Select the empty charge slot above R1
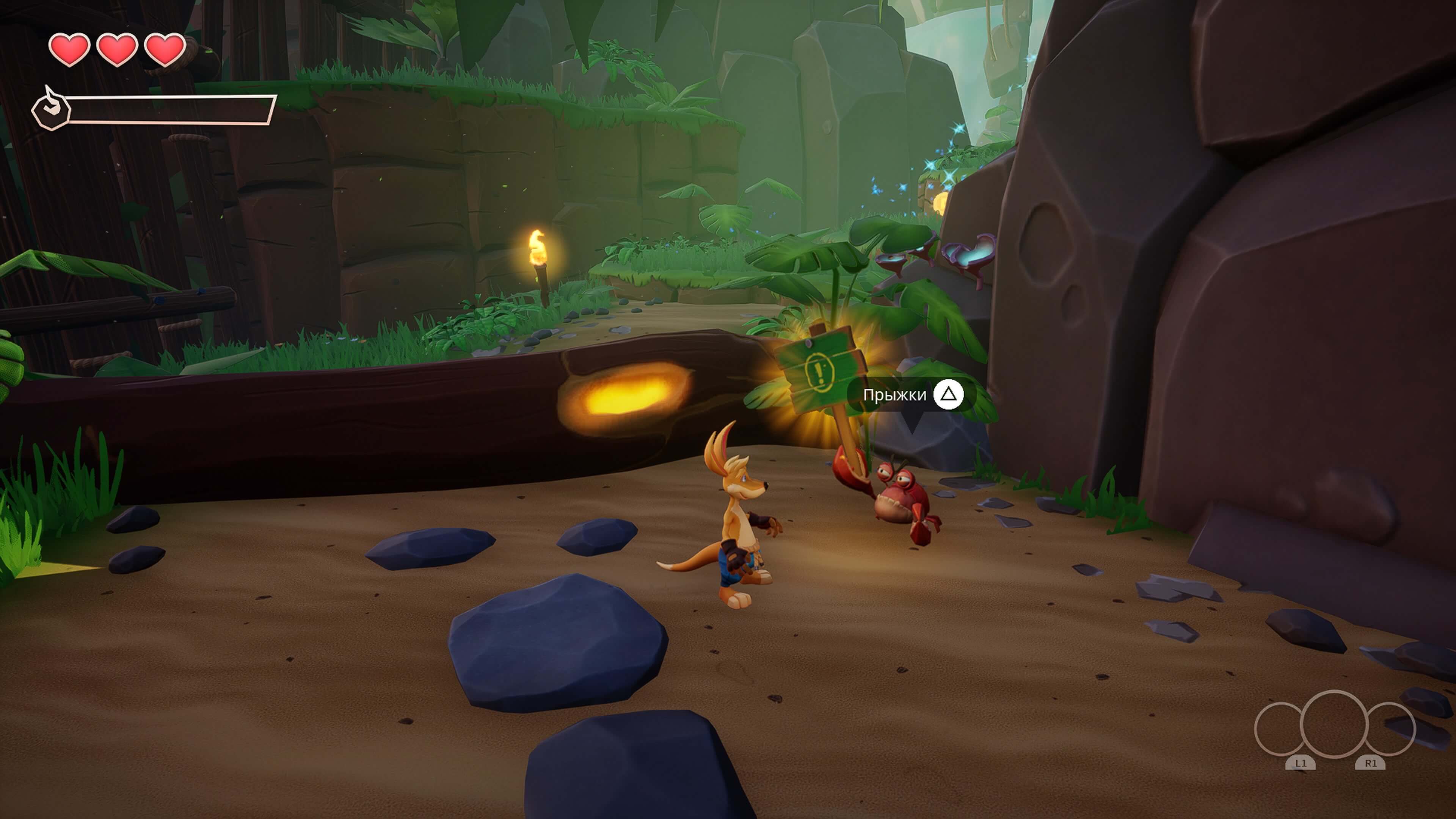 [x=1392, y=729]
